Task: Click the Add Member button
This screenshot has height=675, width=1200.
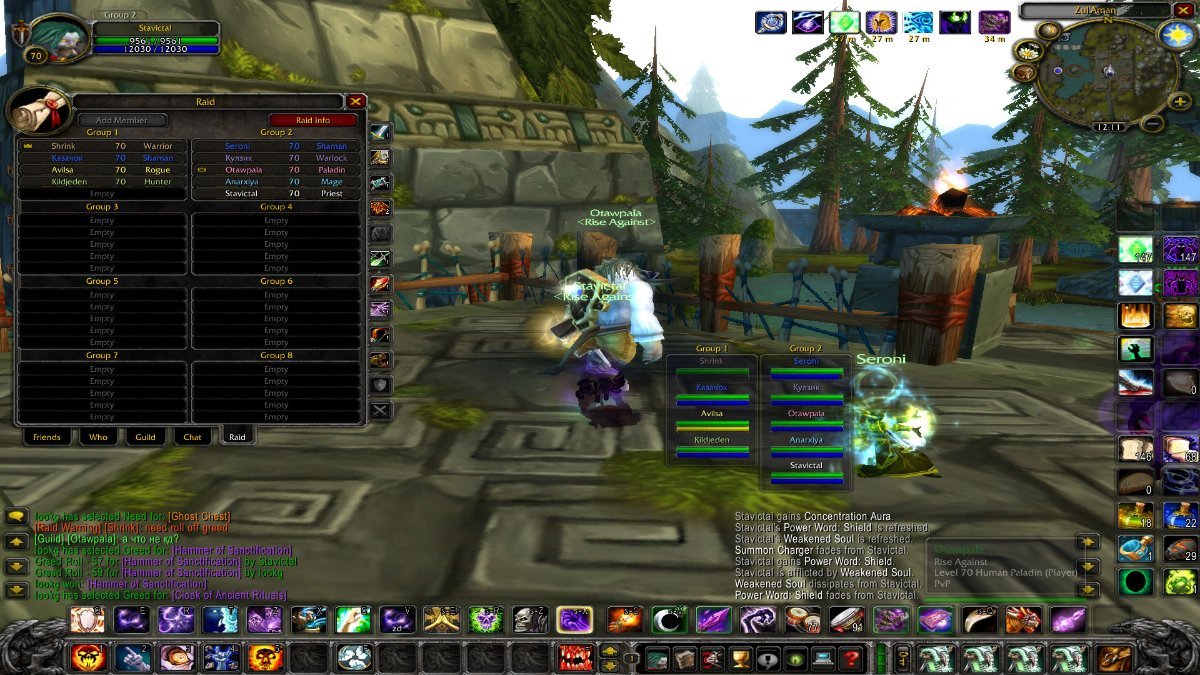Action: [122, 120]
